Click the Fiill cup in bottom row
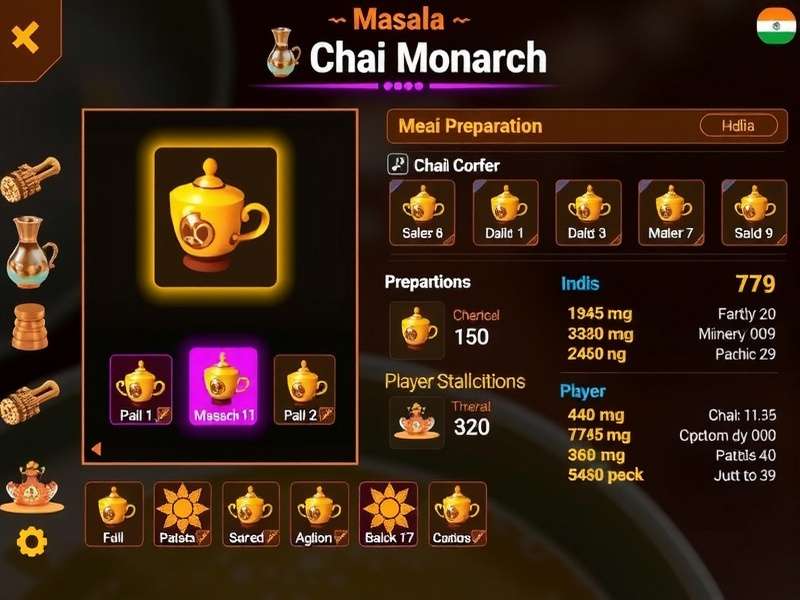The height and width of the screenshot is (600, 800). click(114, 514)
